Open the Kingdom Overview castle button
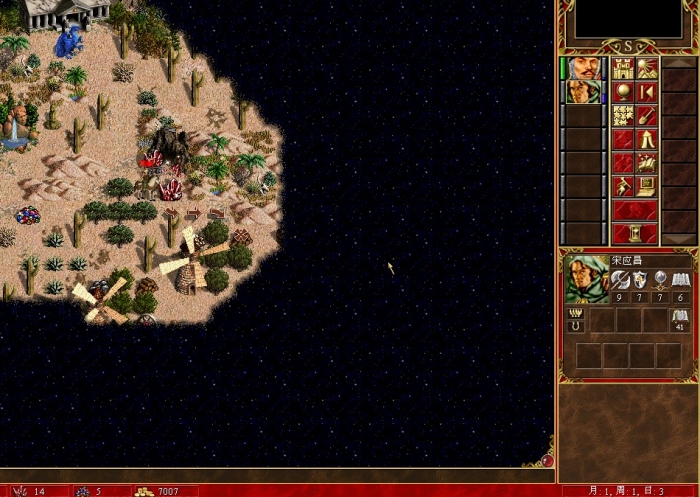Image resolution: width=700 pixels, height=497 pixels. [x=622, y=68]
